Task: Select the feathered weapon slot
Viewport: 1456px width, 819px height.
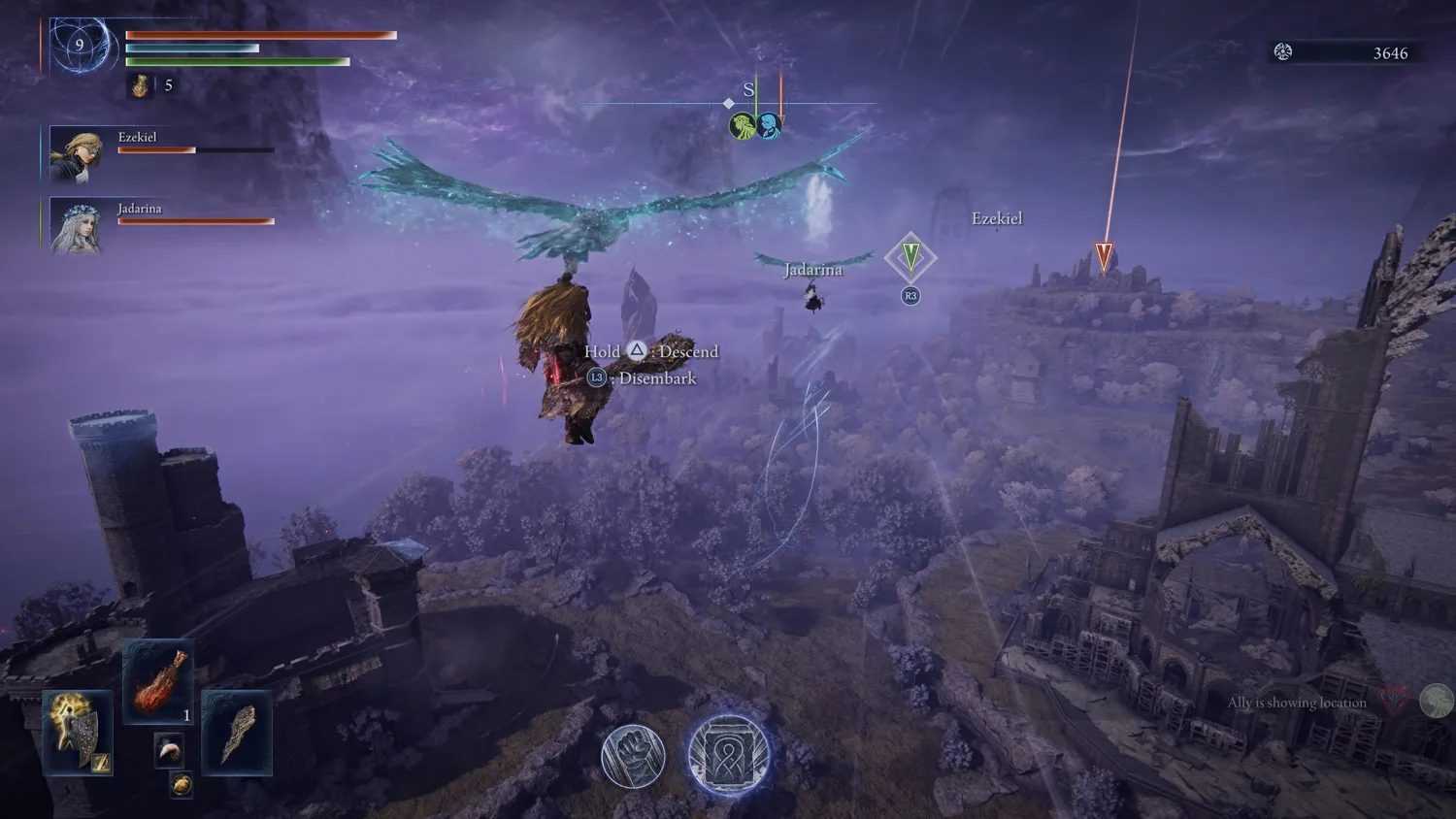Action: coord(237,733)
